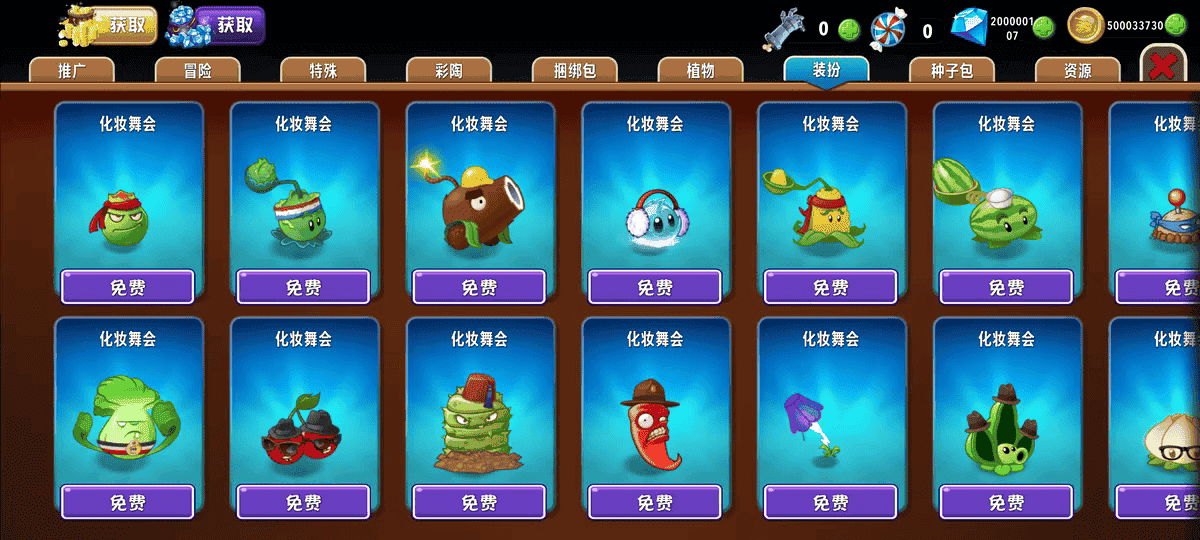The height and width of the screenshot is (540, 1200).
Task: Switch to the 种子包 tab
Action: tap(952, 70)
